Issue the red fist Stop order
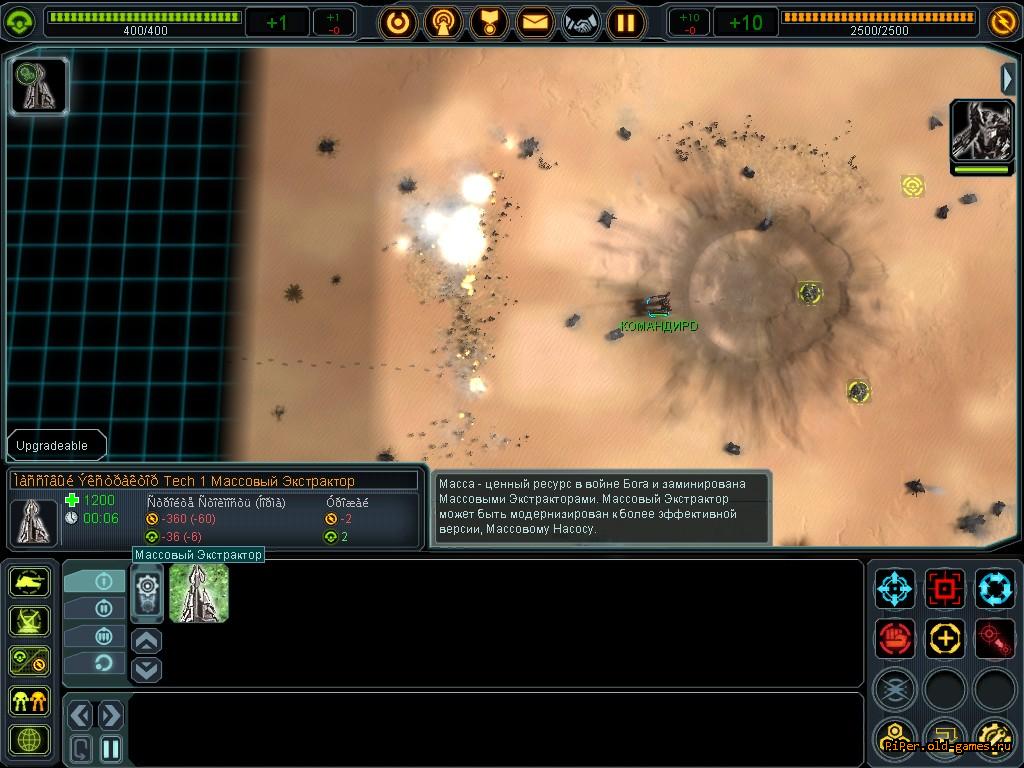Screen dimensions: 1024x768 click(x=895, y=637)
